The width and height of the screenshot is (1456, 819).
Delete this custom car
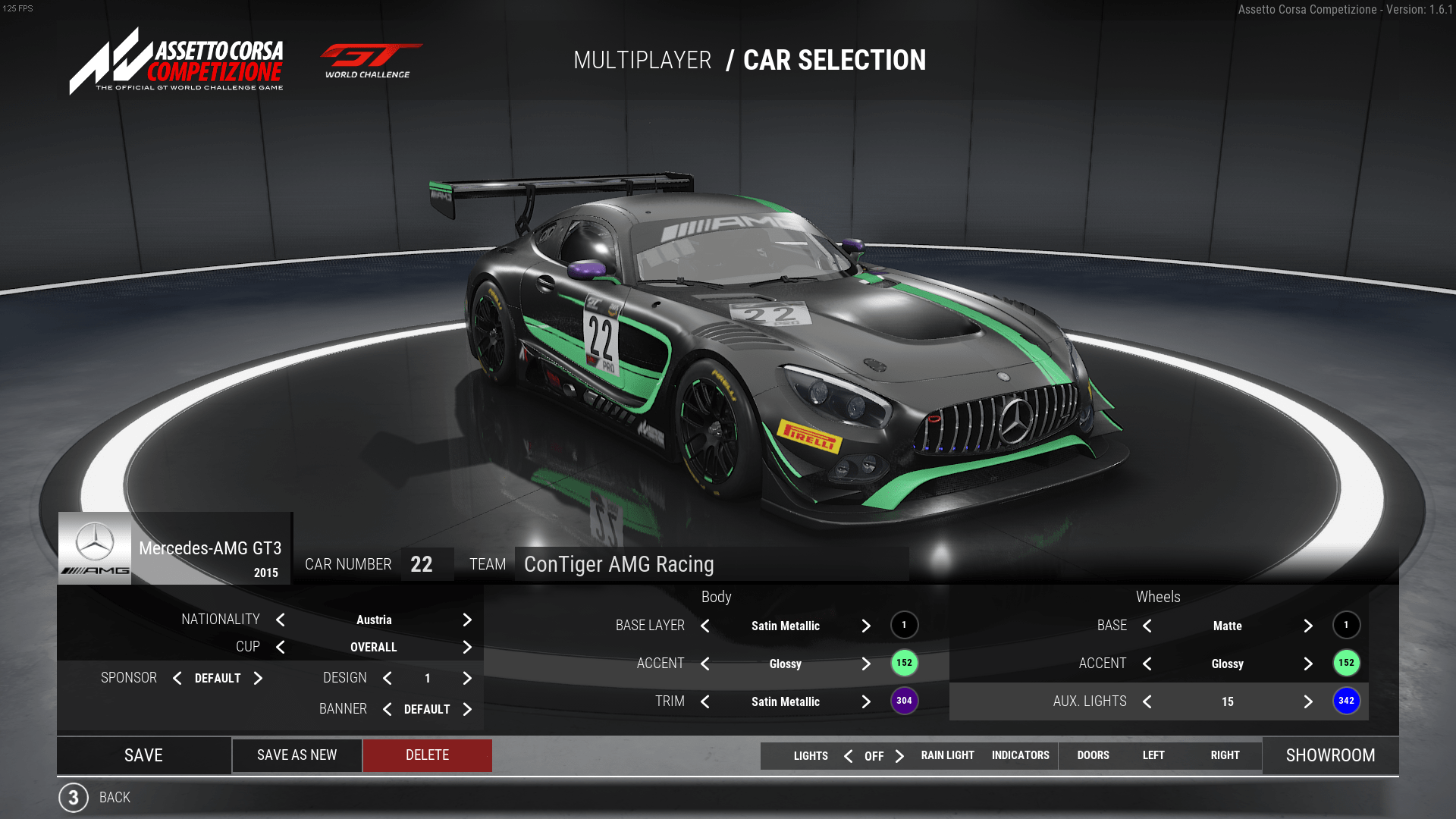(427, 755)
